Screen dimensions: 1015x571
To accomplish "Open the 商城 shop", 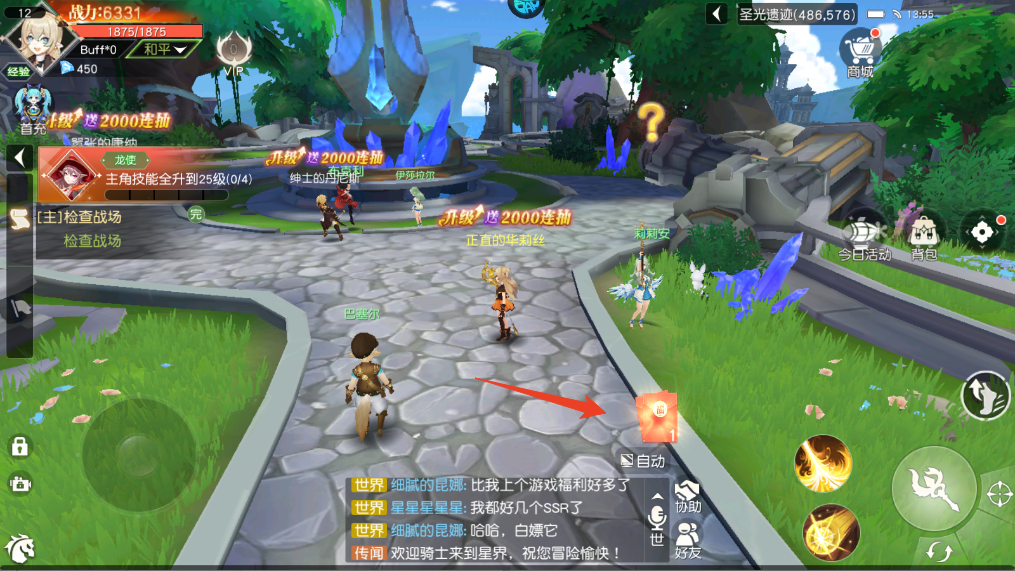I will 860,52.
